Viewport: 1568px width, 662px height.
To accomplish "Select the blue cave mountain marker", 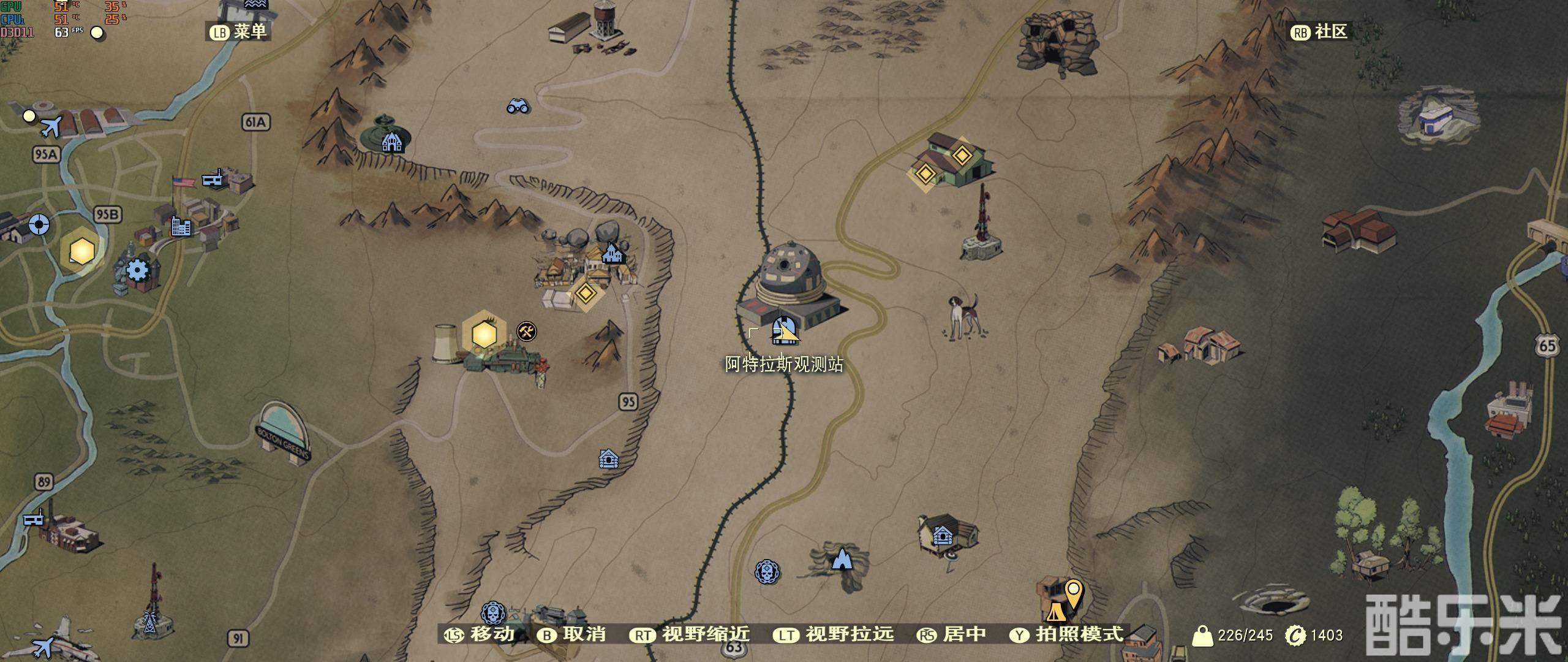I will [843, 558].
